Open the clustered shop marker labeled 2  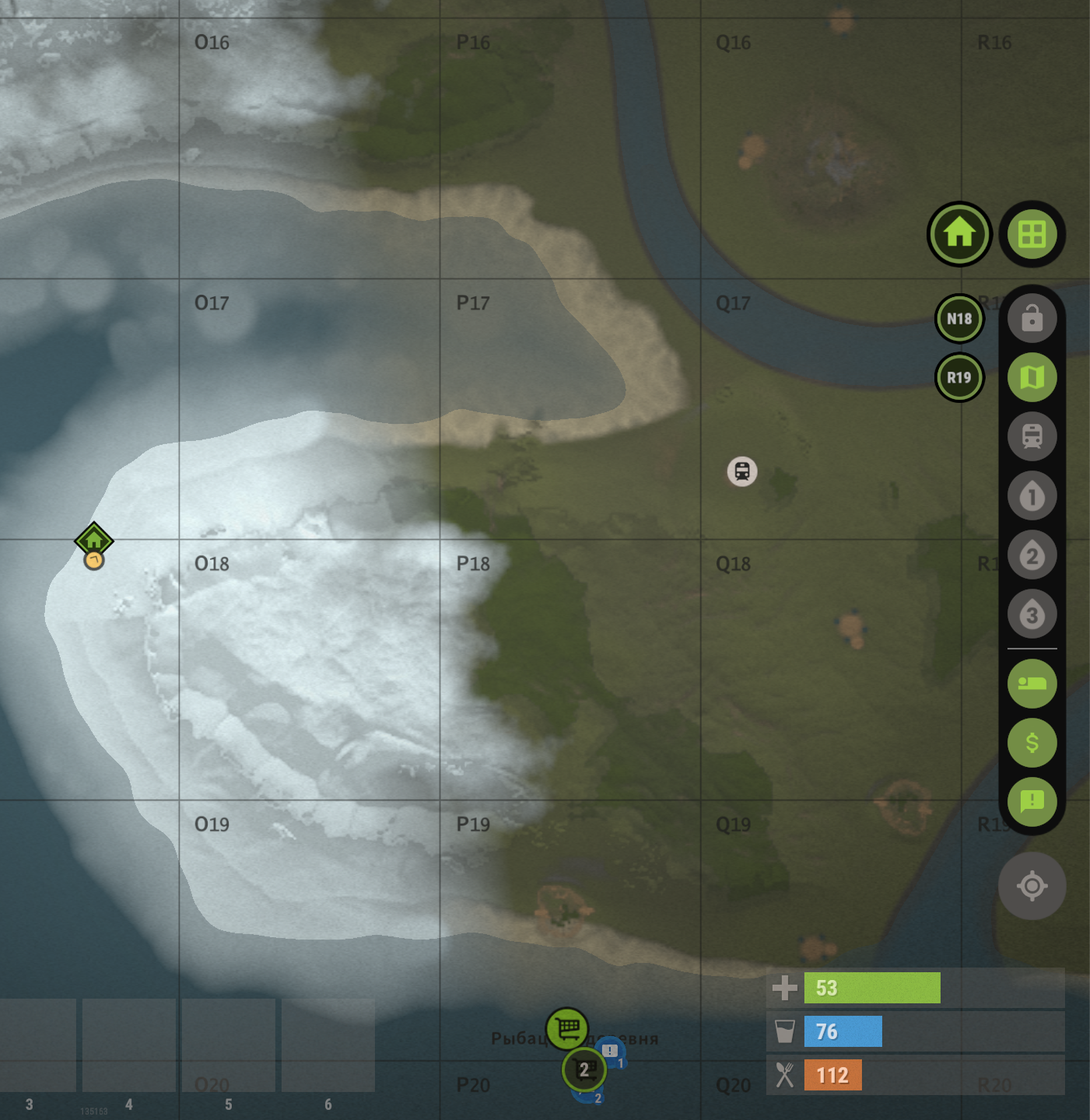(x=584, y=1070)
